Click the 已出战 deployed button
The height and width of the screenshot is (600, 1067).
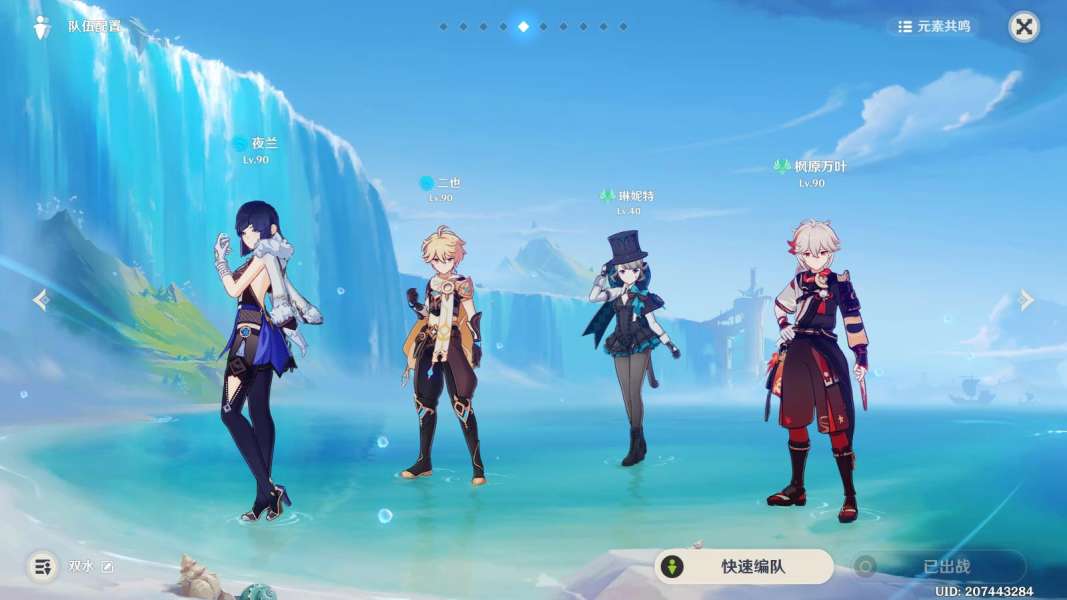tap(938, 567)
